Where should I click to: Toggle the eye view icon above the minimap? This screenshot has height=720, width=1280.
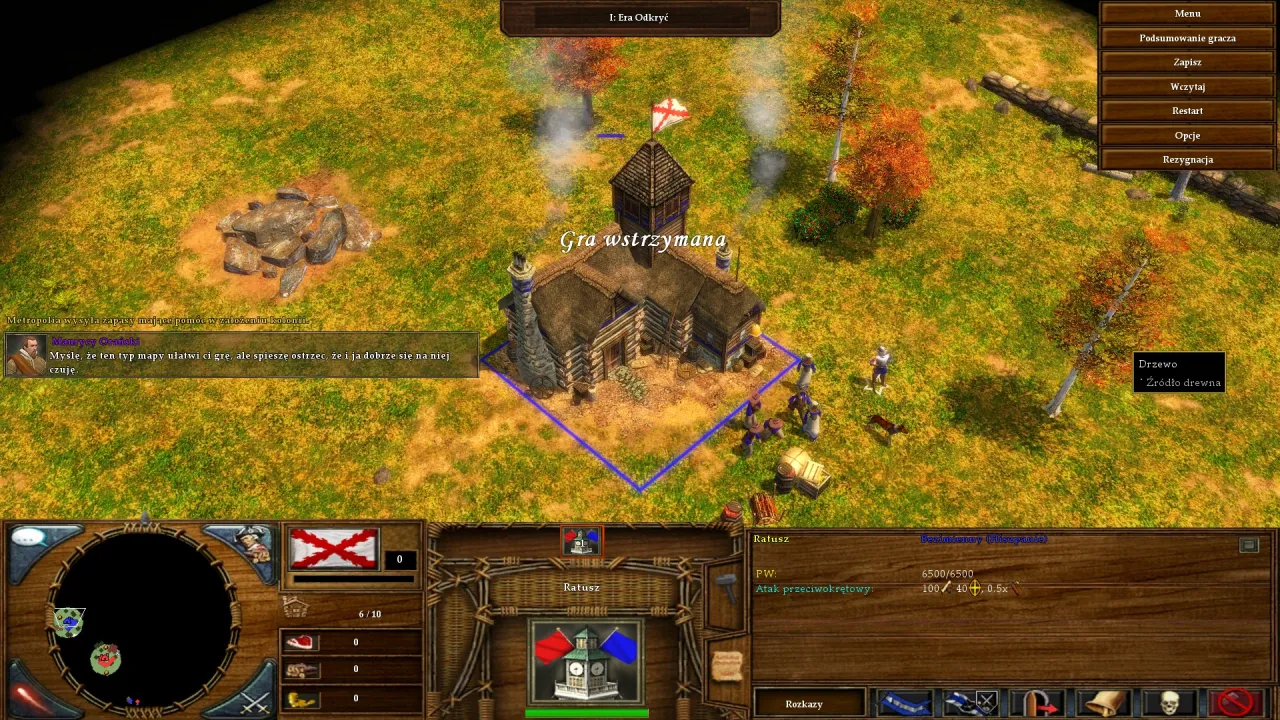coord(27,540)
